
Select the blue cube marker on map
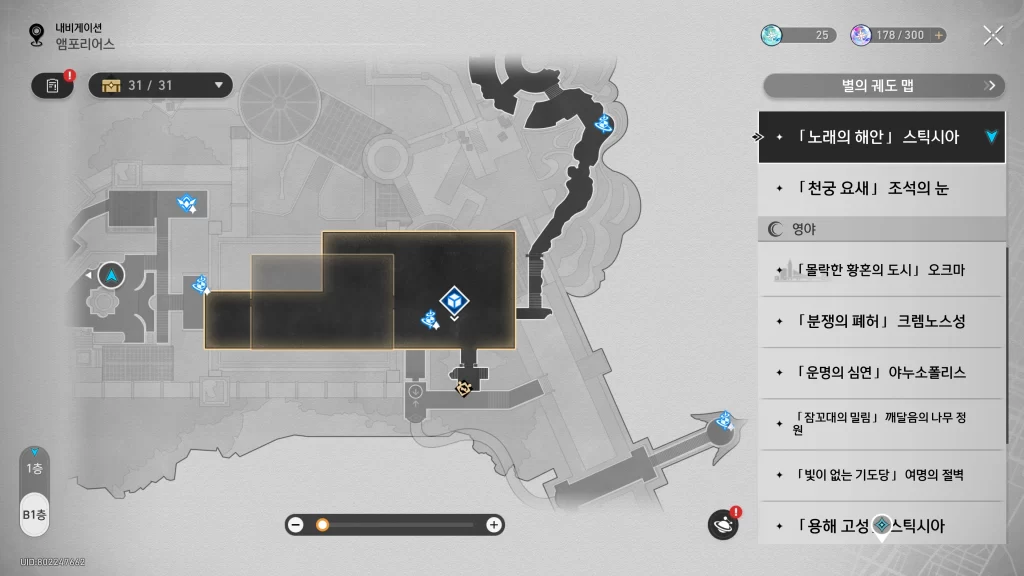[x=455, y=299]
